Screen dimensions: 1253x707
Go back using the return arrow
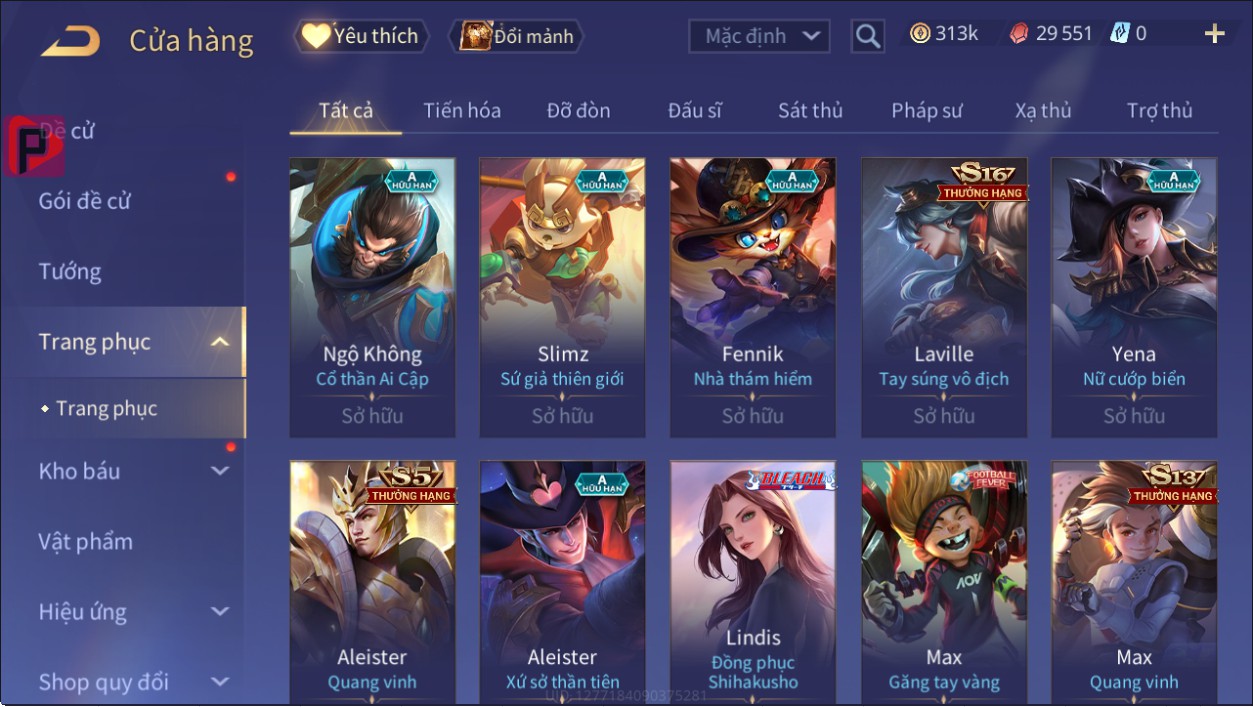(70, 41)
